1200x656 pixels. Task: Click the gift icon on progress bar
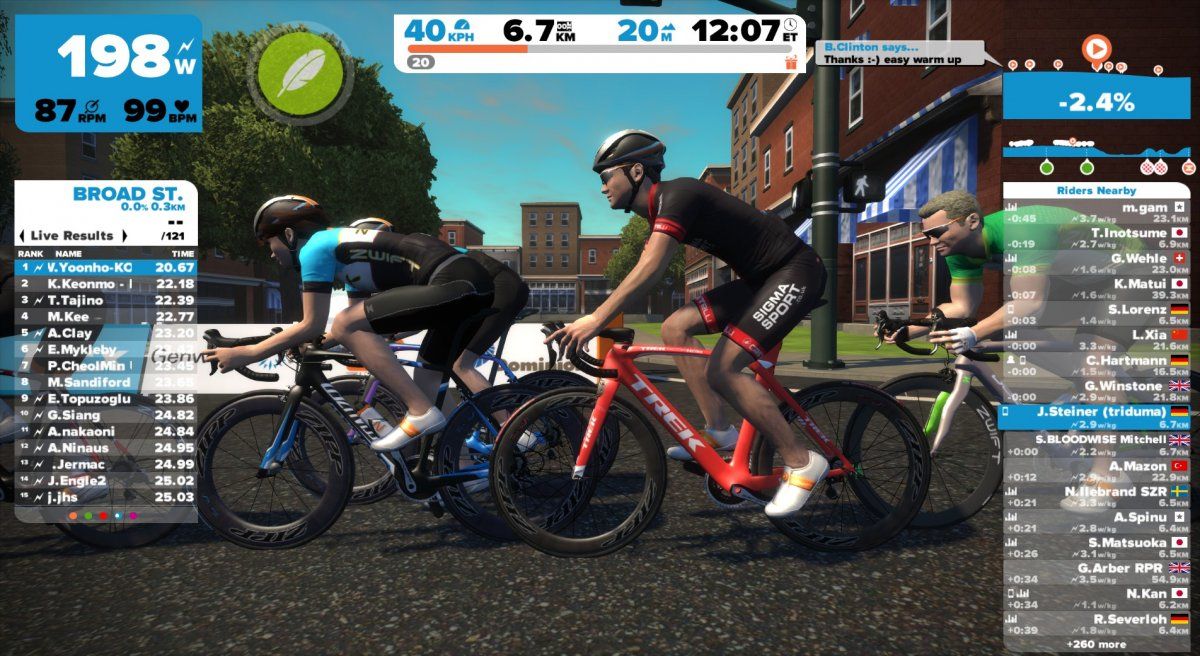pyautogui.click(x=791, y=62)
